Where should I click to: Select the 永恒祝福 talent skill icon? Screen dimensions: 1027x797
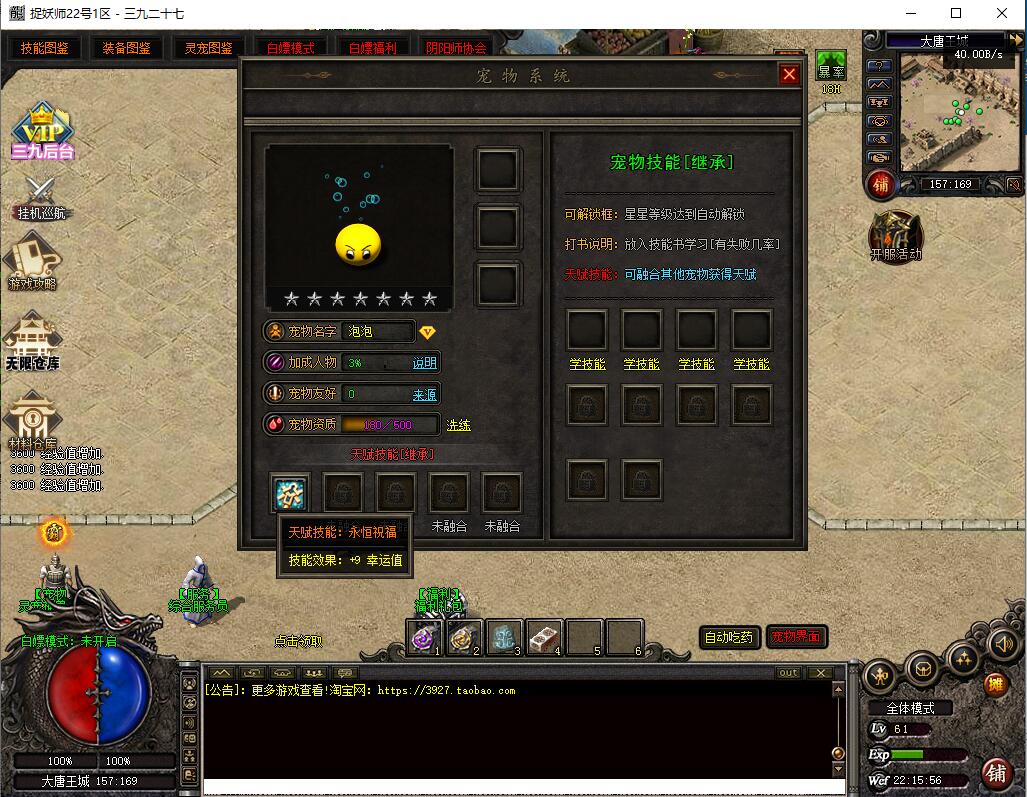290,493
